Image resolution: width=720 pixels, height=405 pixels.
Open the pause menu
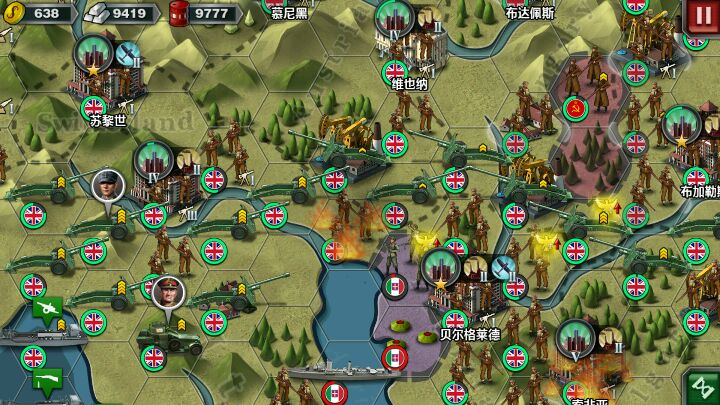pos(698,15)
